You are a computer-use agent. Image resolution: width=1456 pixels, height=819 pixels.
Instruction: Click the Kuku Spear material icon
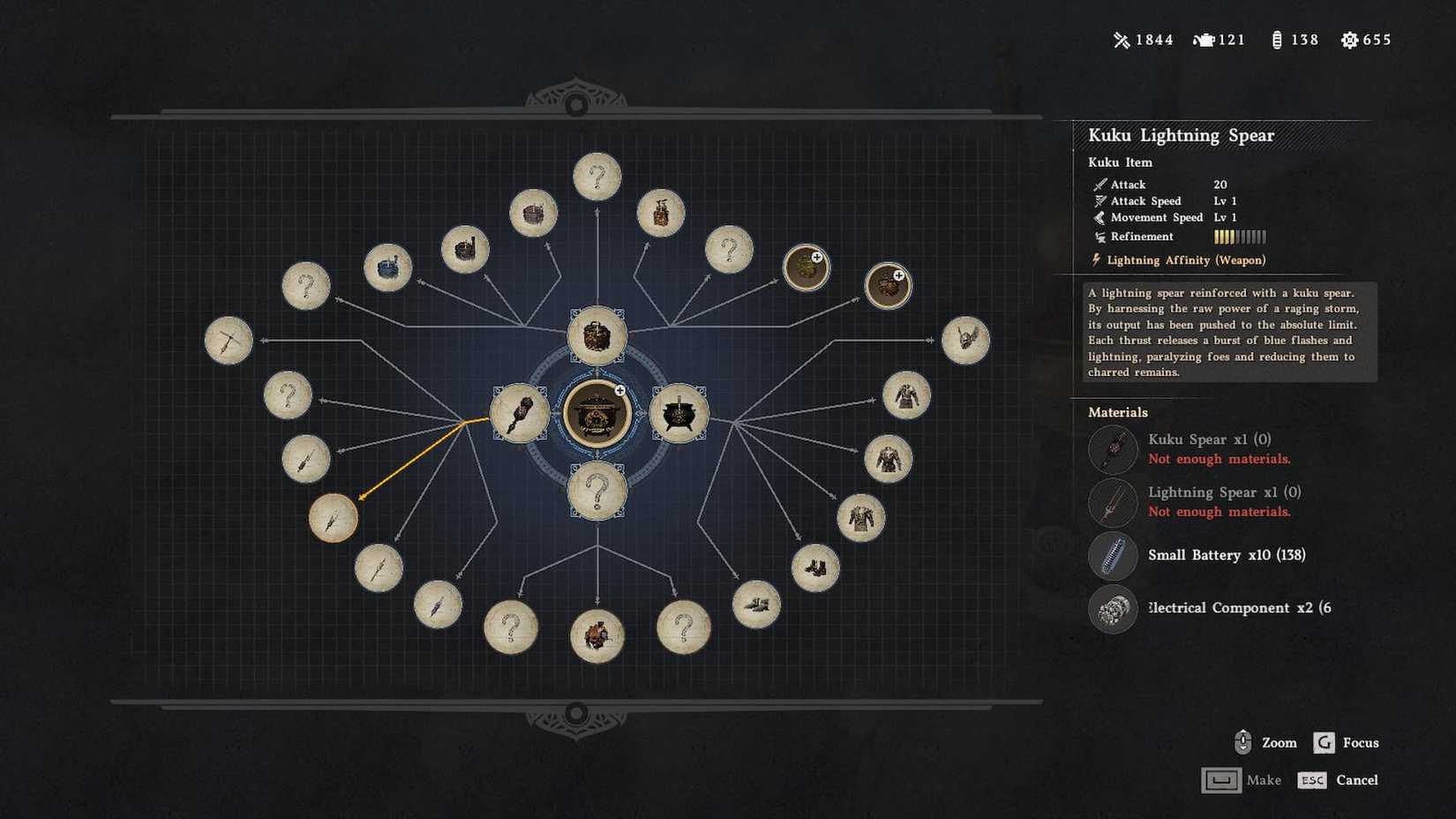click(1113, 450)
